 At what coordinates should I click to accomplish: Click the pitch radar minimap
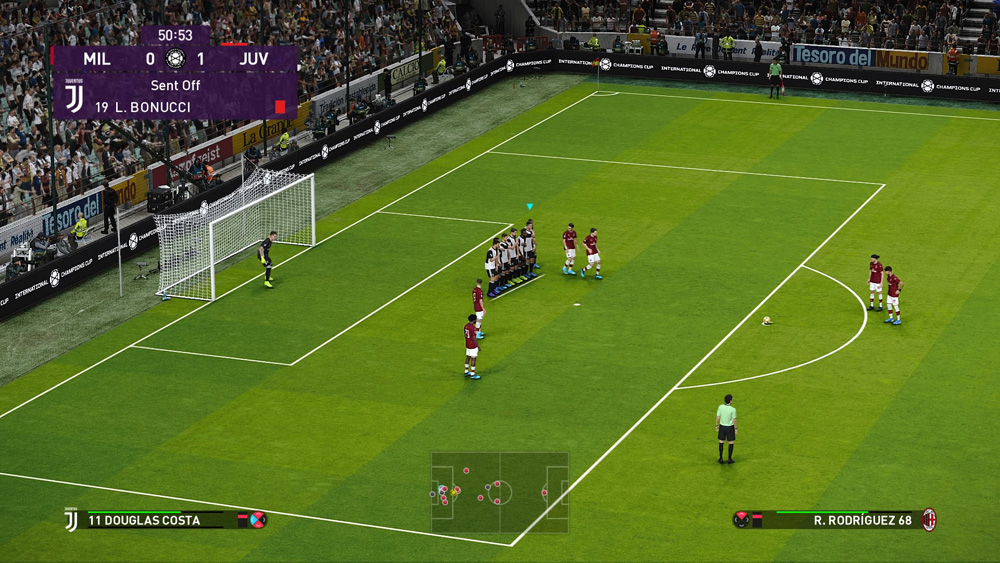click(500, 492)
